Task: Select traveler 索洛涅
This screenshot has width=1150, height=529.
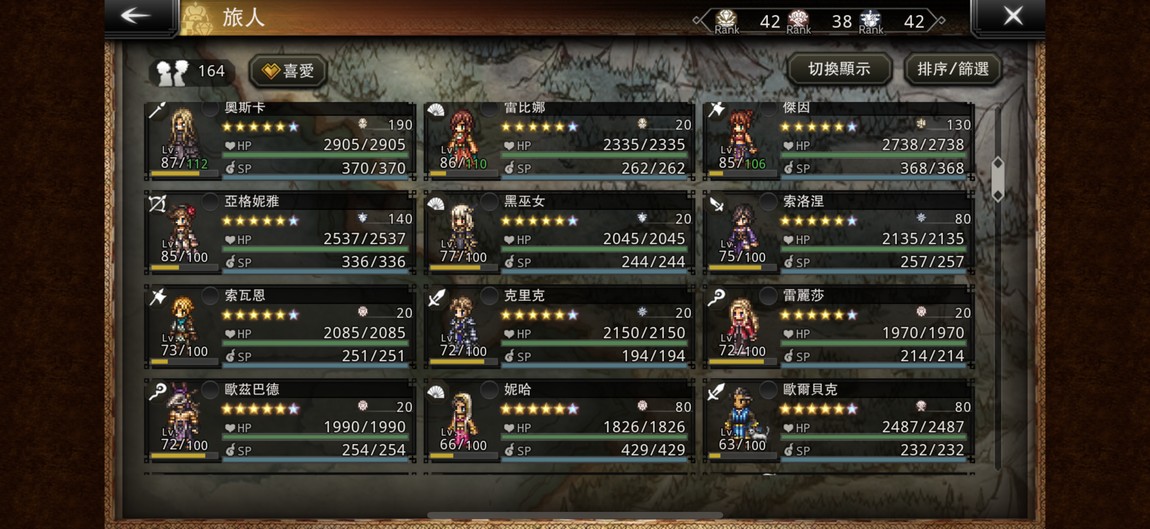Action: [x=838, y=234]
